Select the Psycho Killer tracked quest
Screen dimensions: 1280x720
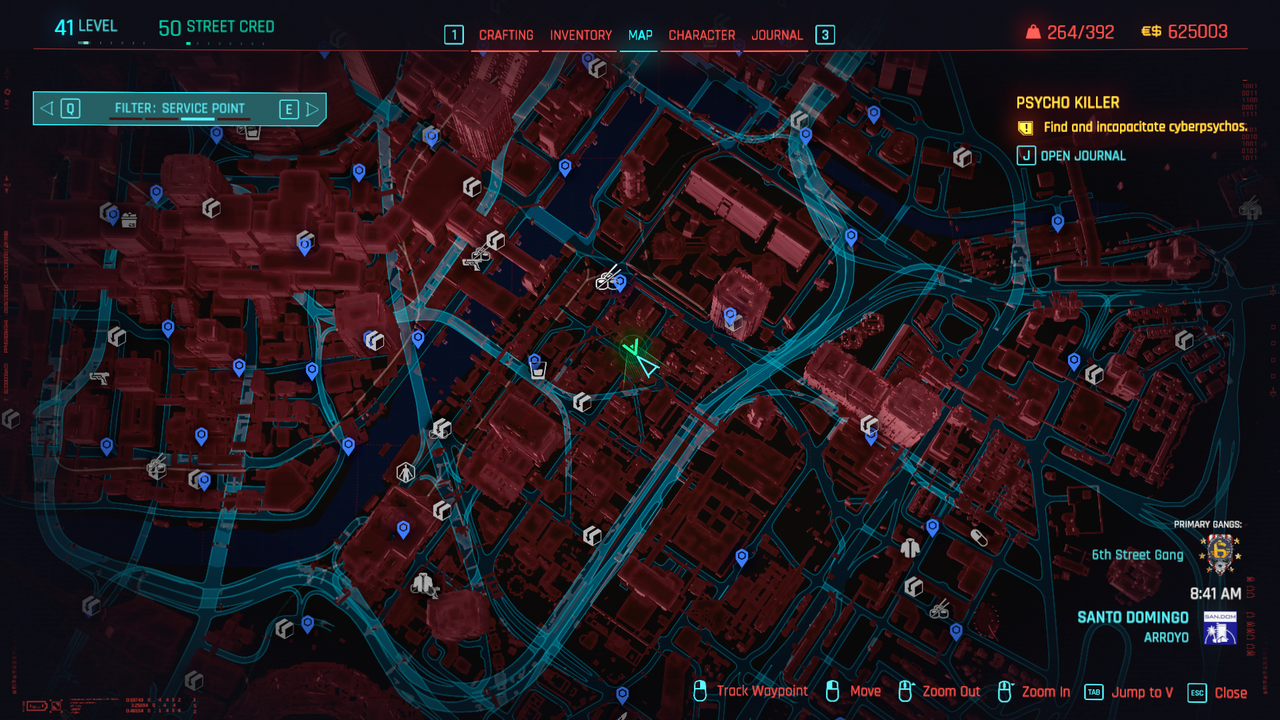[1068, 103]
